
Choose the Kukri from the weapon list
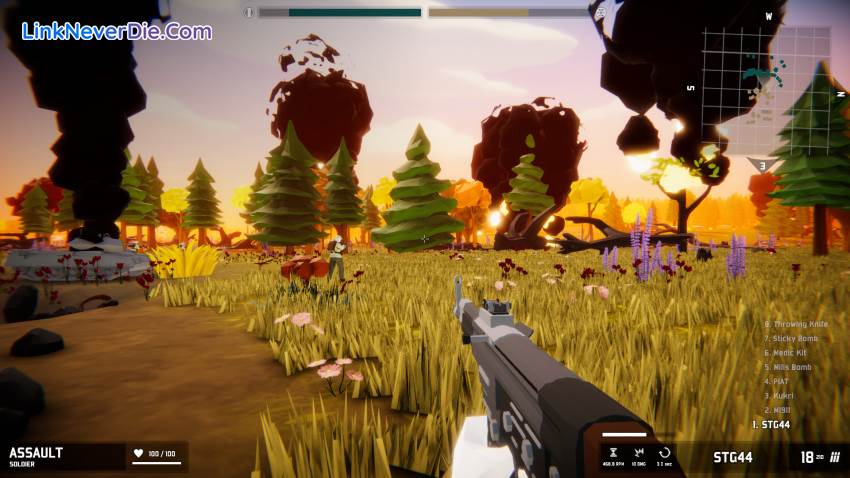tap(779, 396)
